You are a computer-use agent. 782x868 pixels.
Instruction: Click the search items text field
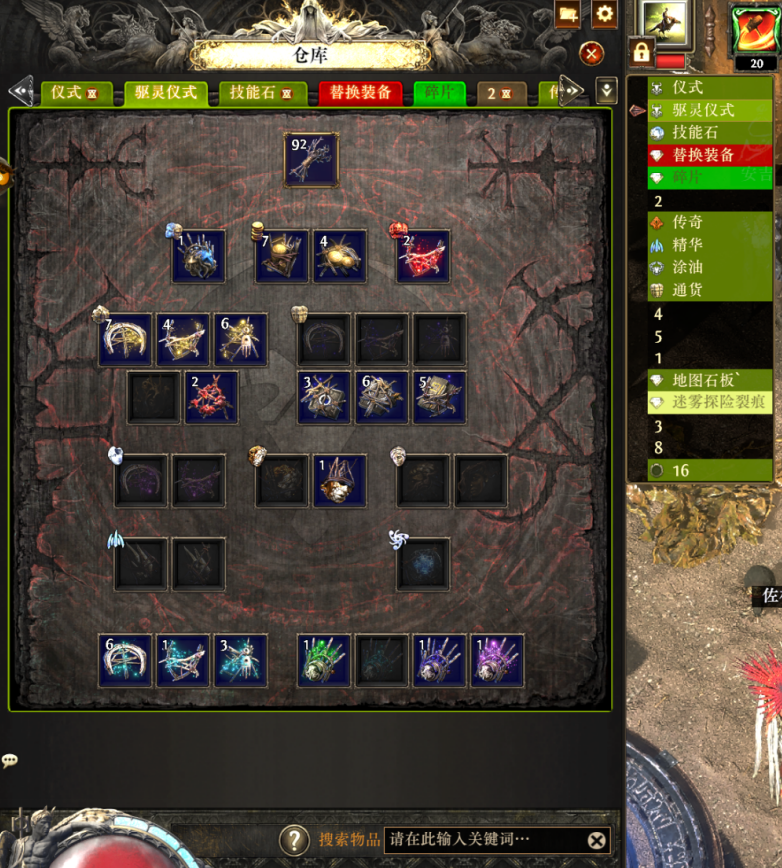(483, 840)
